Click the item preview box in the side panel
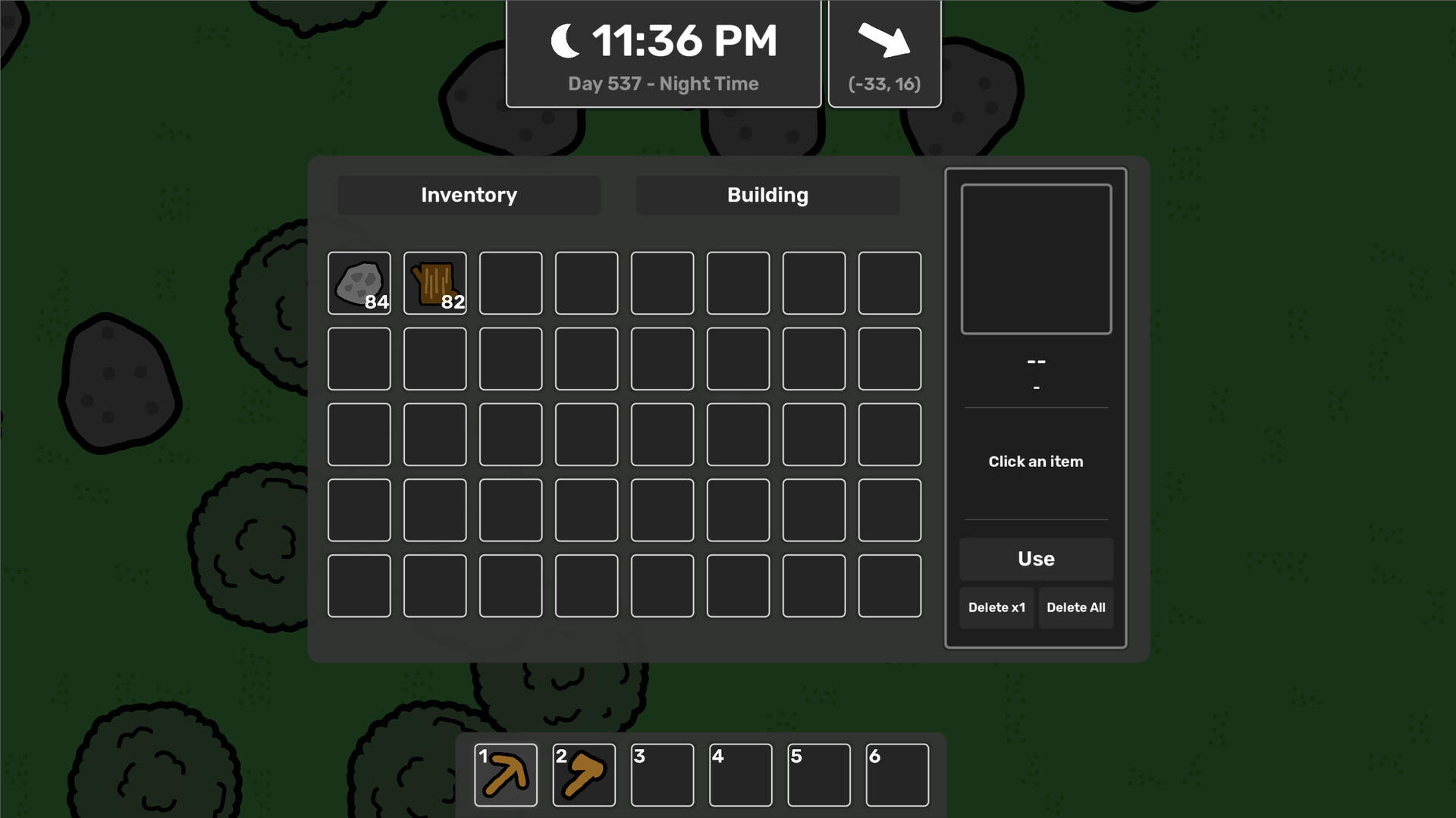Screen dimensions: 1456x818 tap(1036, 258)
